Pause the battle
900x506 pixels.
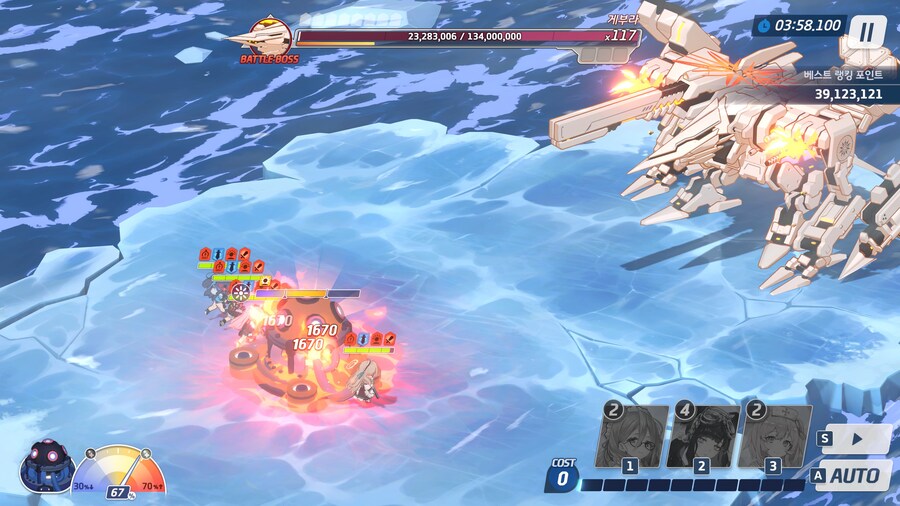(x=866, y=32)
